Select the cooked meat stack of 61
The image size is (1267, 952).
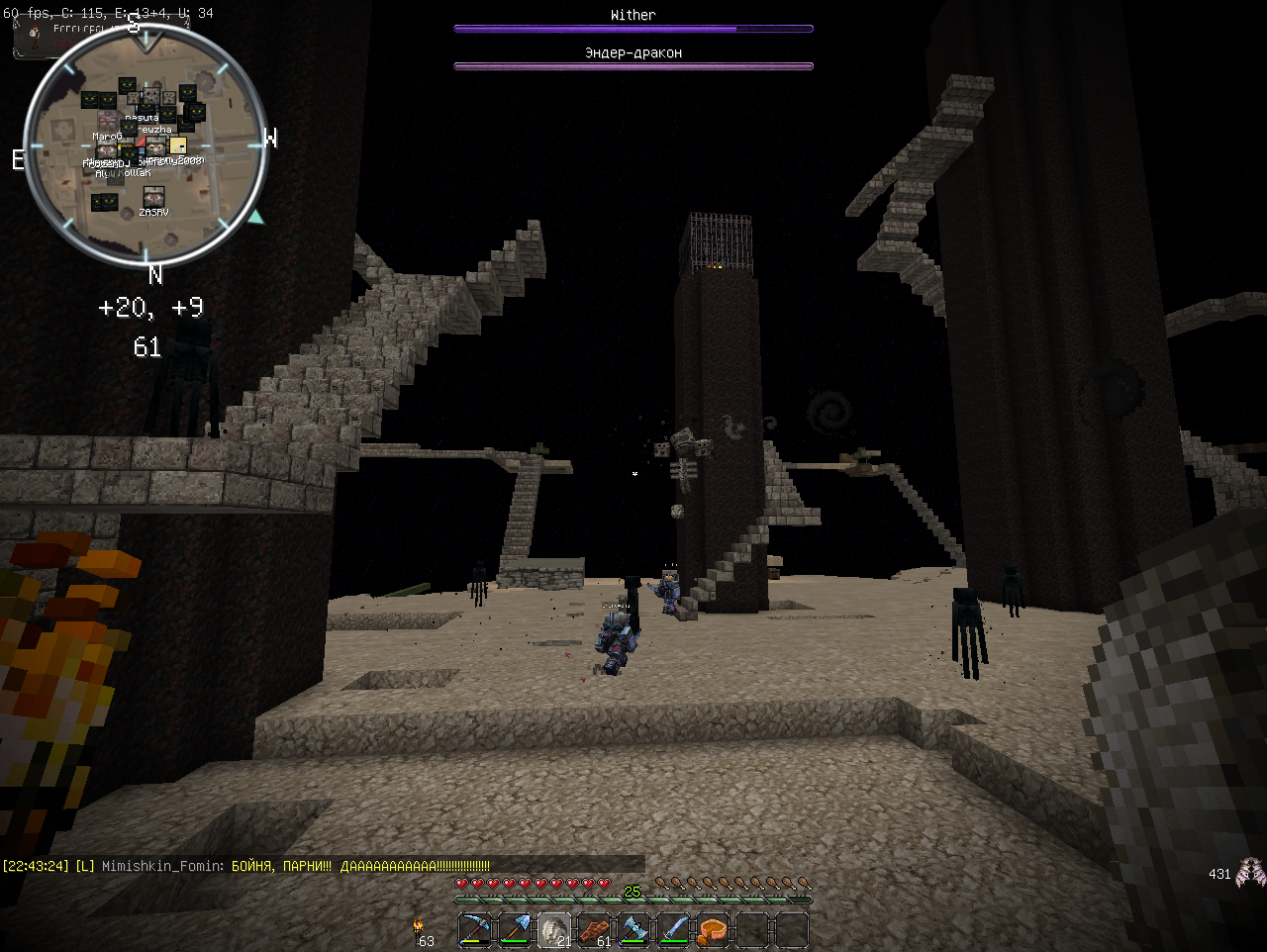pos(594,930)
